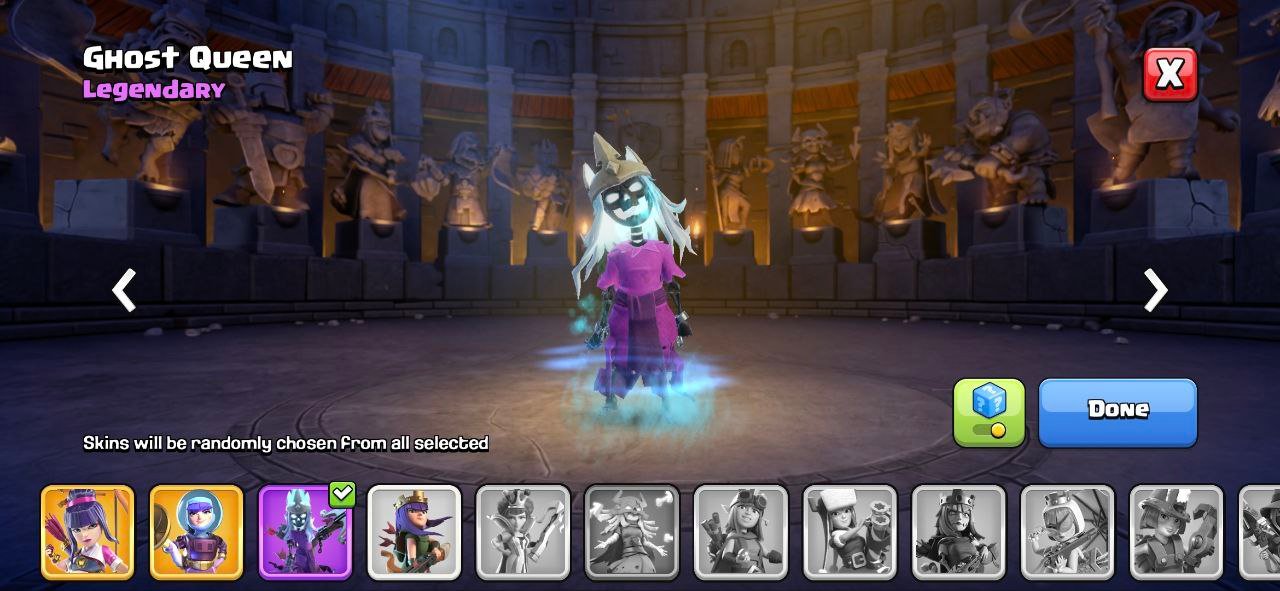This screenshot has height=591, width=1280.
Task: Choose the space helmet queen skin
Action: (196, 532)
